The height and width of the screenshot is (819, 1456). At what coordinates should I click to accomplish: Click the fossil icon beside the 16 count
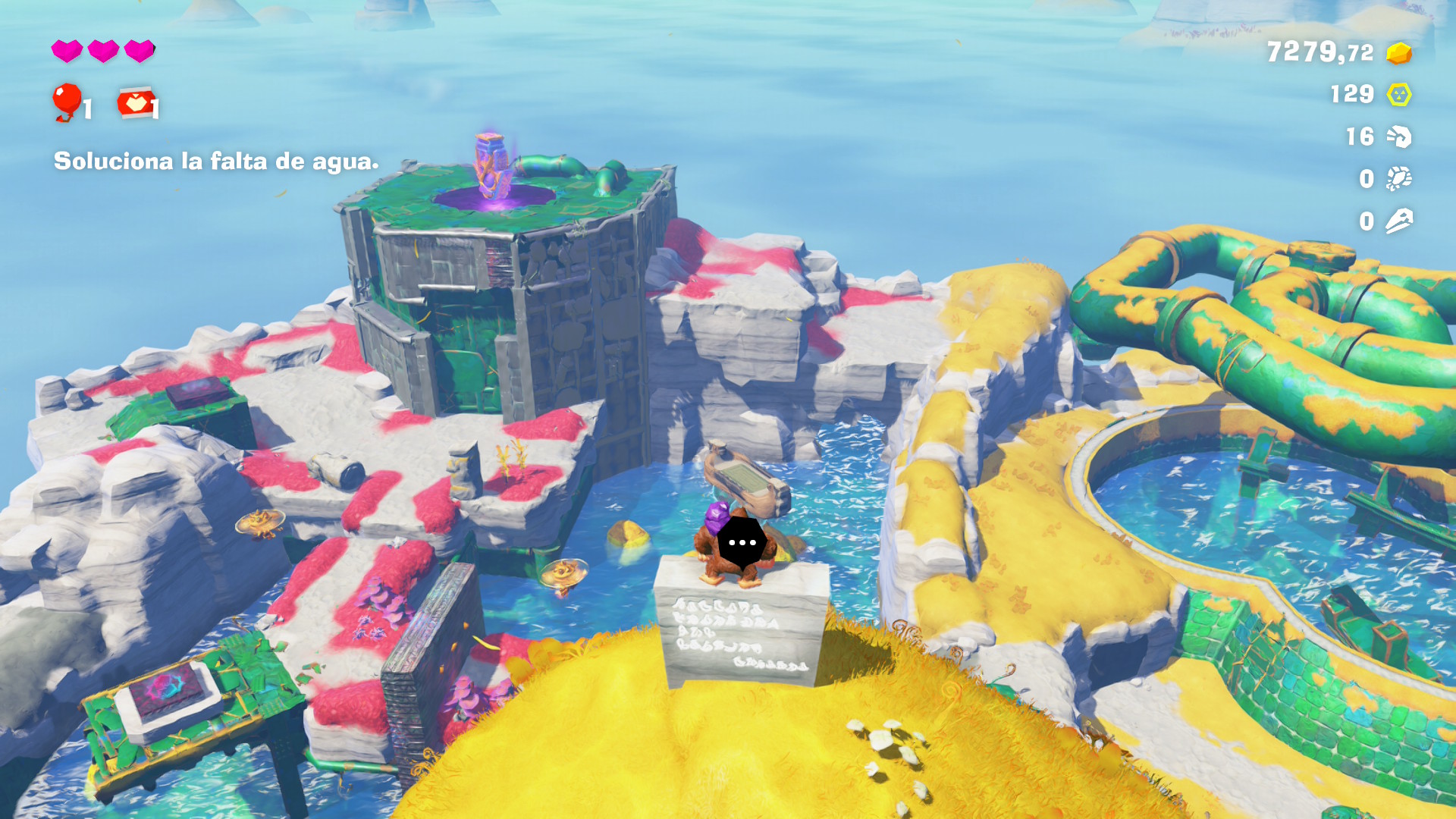1398,136
